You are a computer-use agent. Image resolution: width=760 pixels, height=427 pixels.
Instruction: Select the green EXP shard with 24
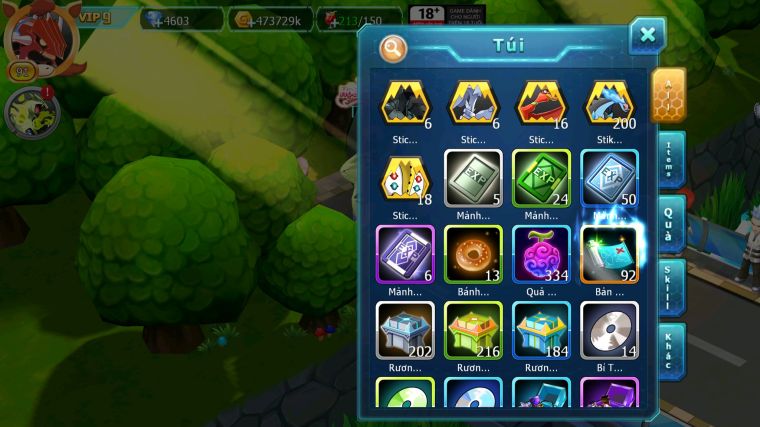[541, 178]
